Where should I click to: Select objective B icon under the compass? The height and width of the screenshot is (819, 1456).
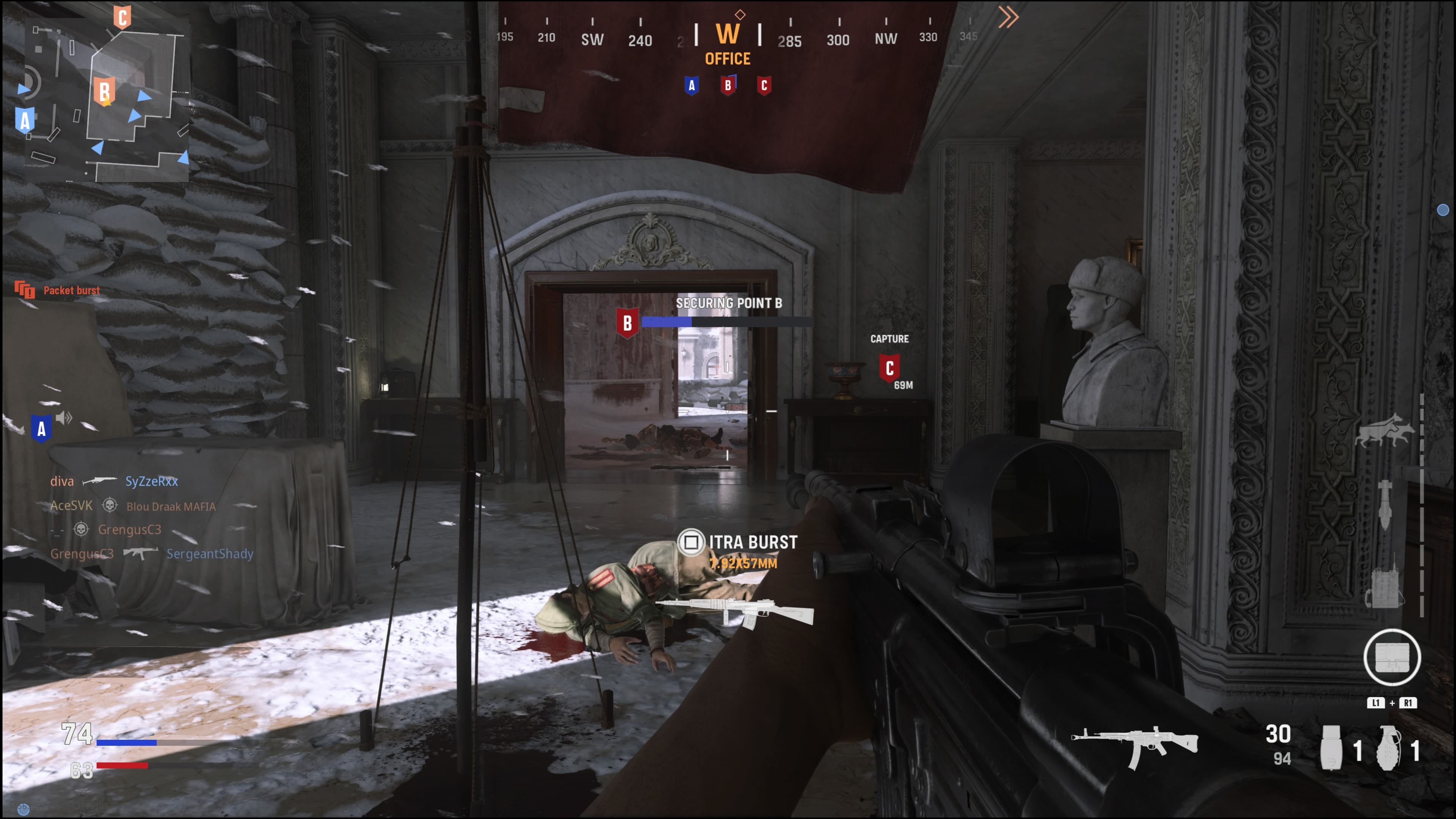[728, 86]
